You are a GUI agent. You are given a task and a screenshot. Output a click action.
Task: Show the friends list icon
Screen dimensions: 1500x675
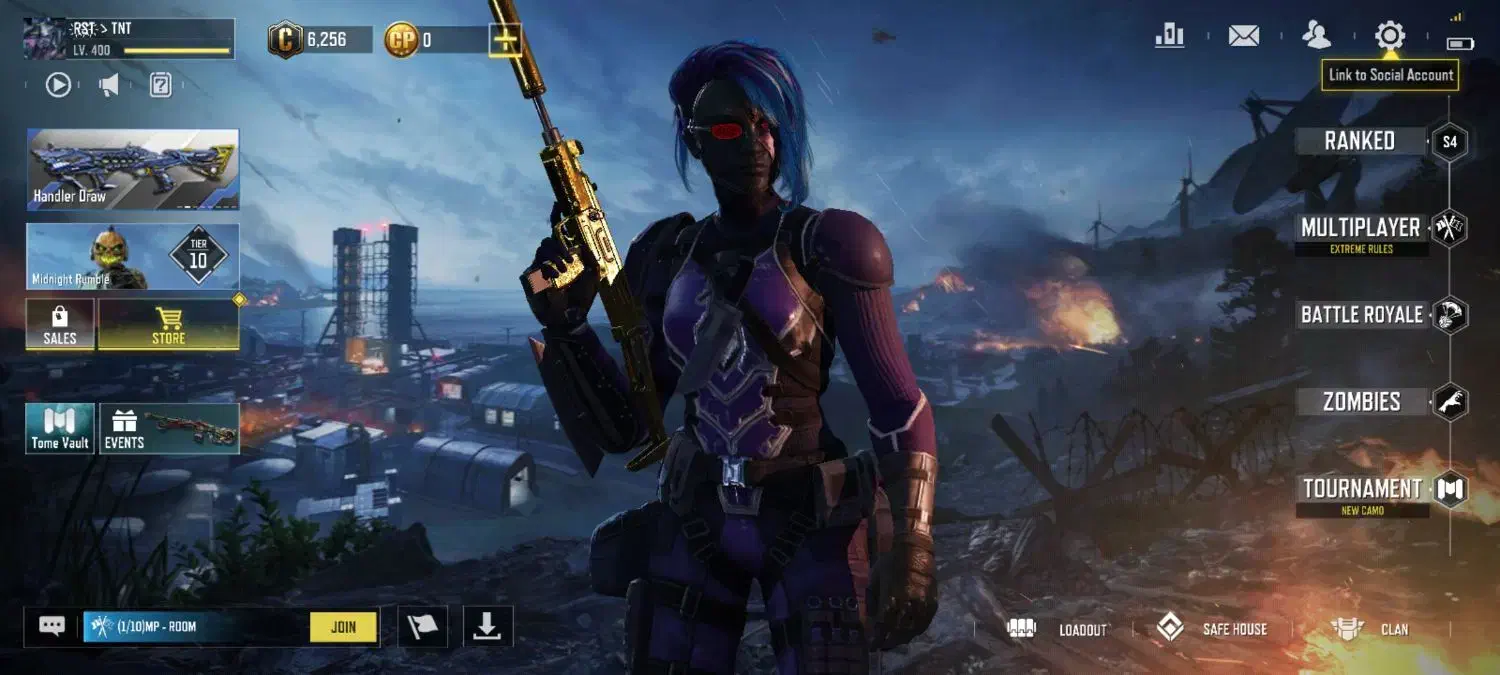tap(1316, 36)
